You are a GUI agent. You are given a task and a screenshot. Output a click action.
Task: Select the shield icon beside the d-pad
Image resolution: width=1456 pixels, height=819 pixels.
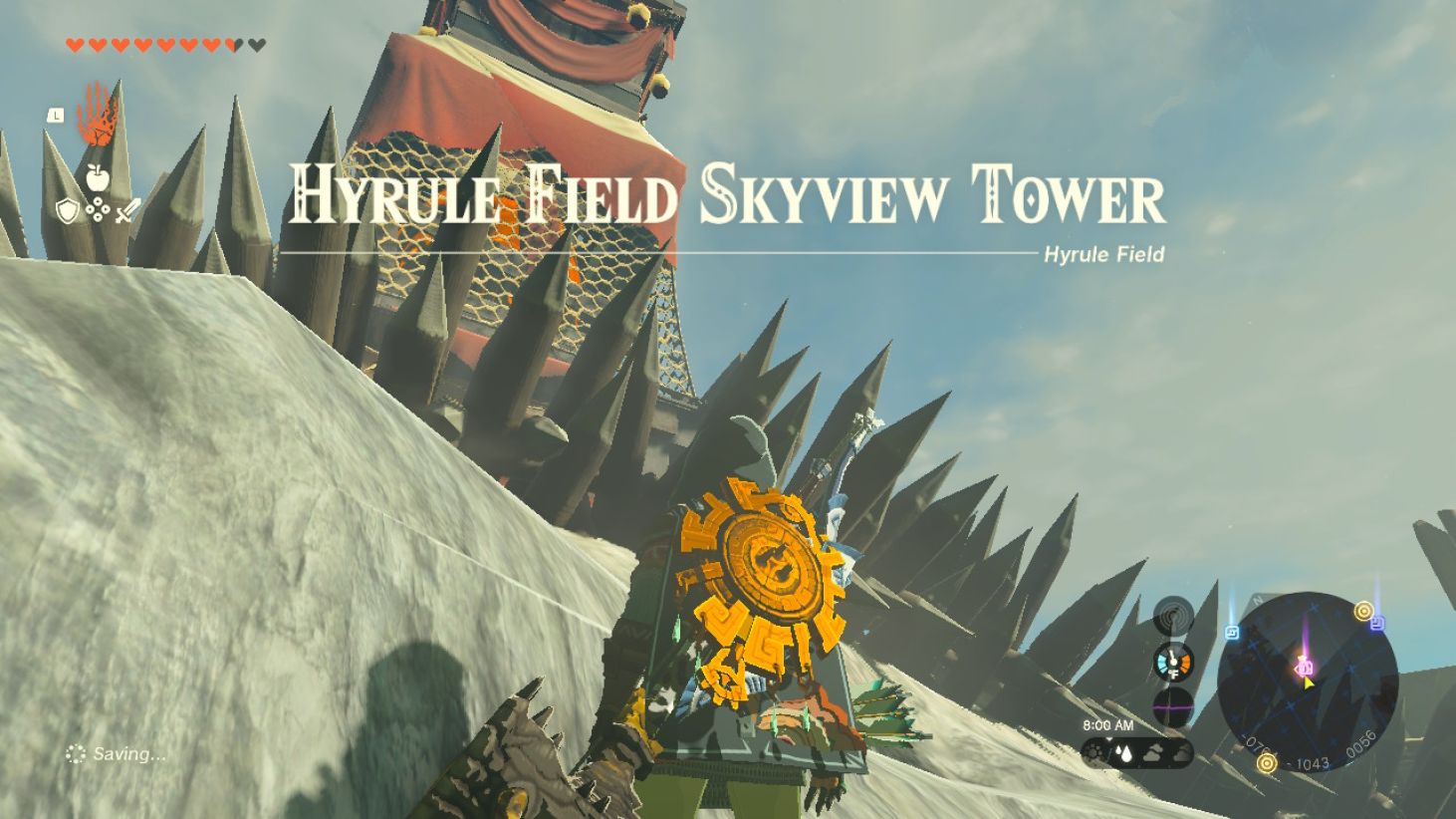68,209
